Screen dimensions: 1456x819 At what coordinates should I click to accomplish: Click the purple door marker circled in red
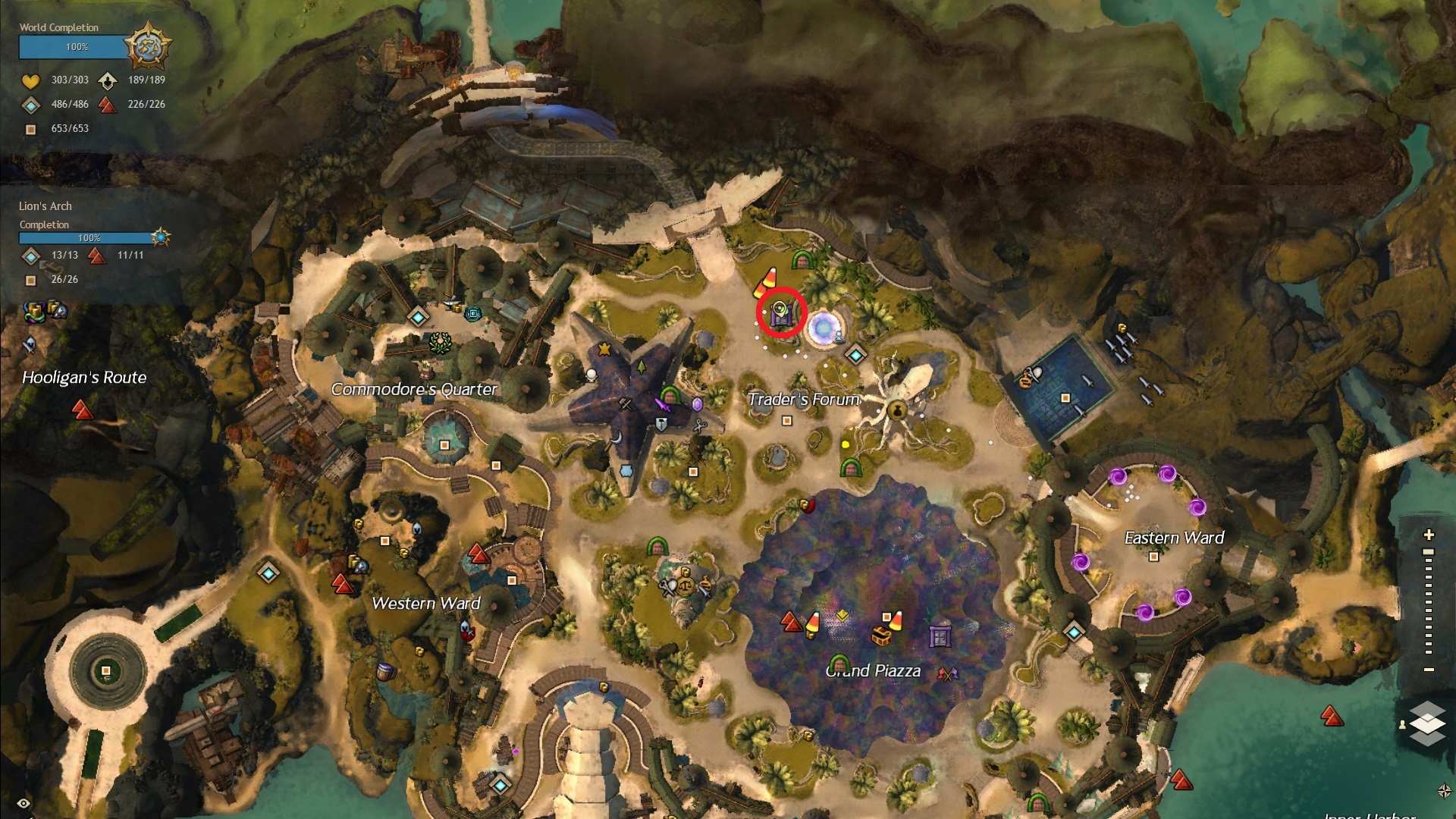tap(781, 312)
